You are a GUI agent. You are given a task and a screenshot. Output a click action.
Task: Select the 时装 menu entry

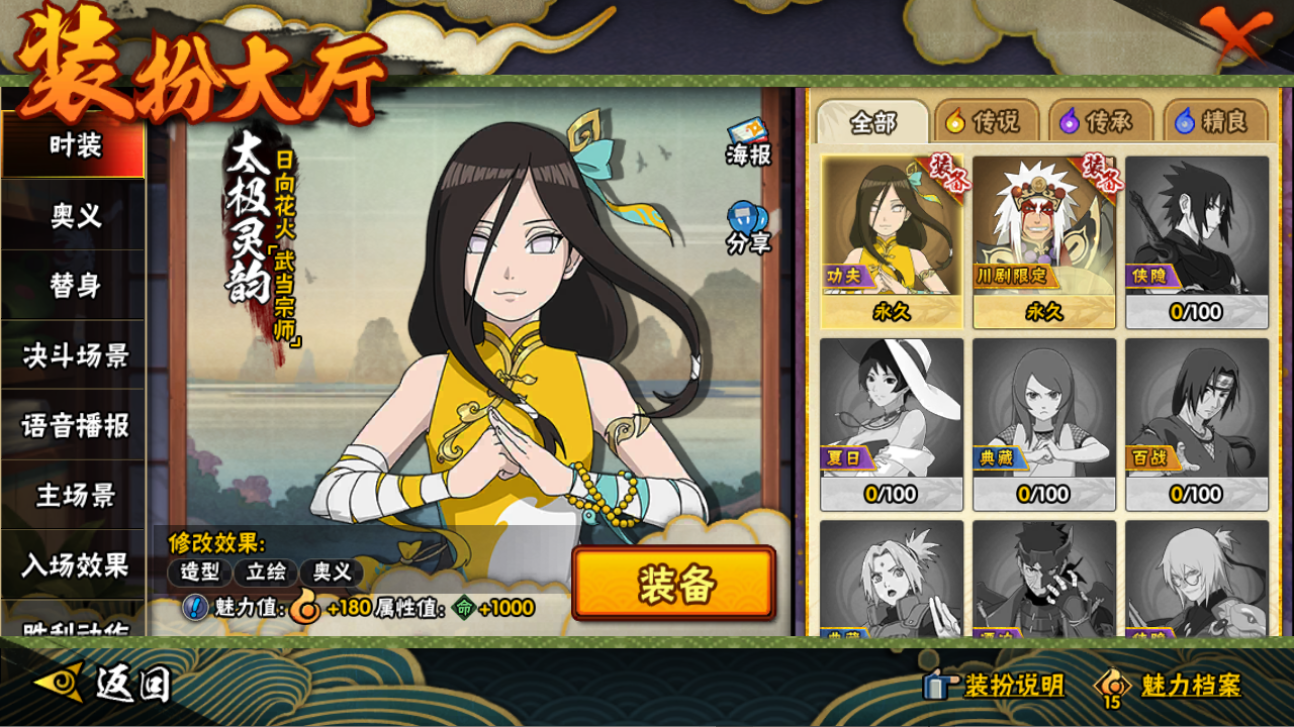point(74,146)
